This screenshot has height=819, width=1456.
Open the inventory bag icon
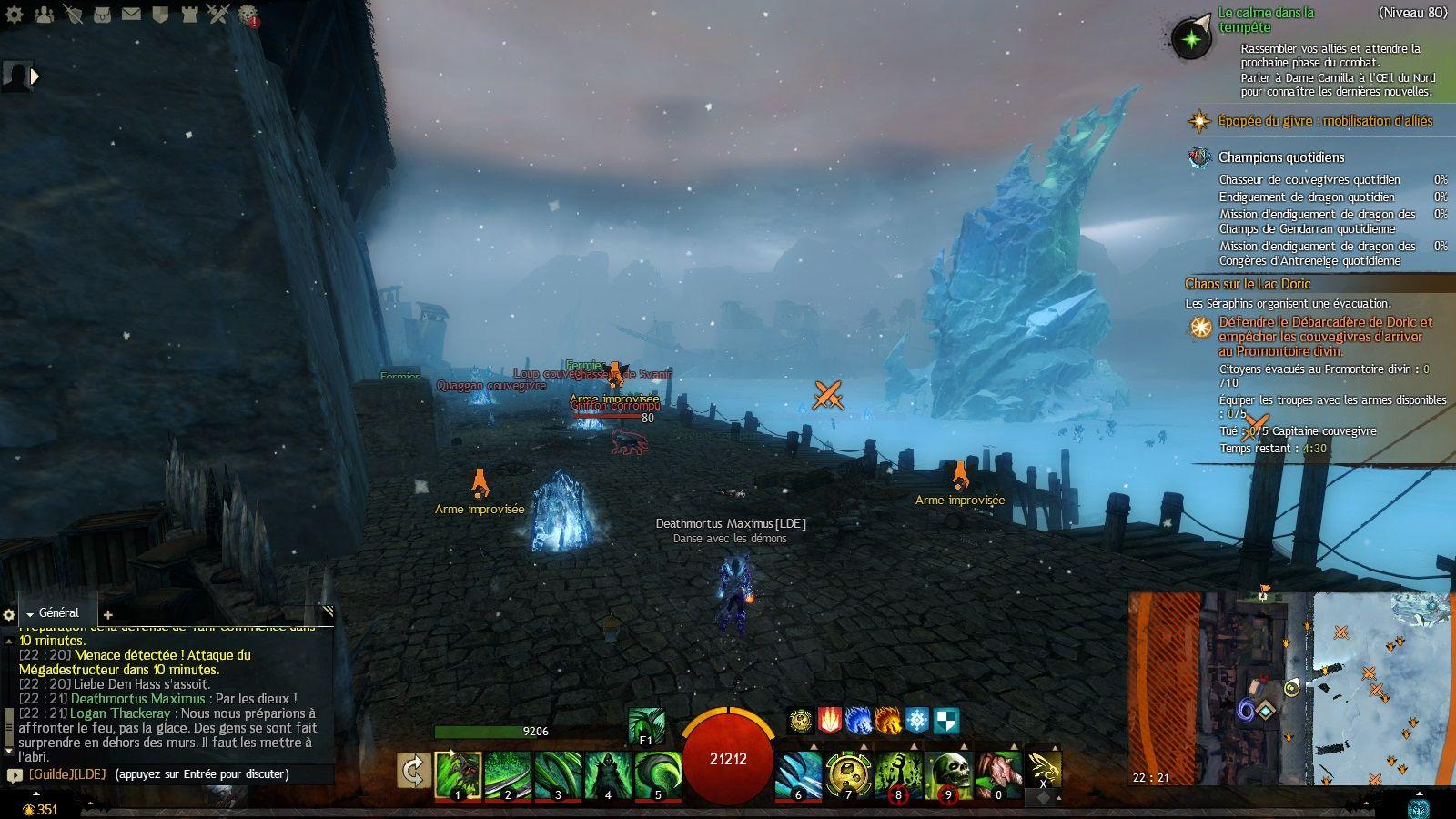click(102, 14)
